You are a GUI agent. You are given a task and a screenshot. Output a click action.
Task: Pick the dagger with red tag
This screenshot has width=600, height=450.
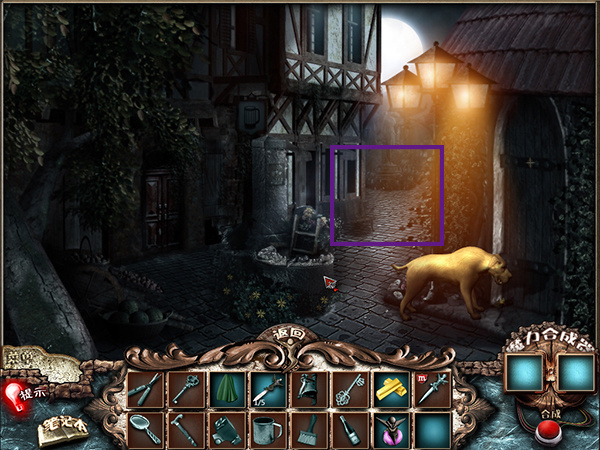pyautogui.click(x=432, y=389)
